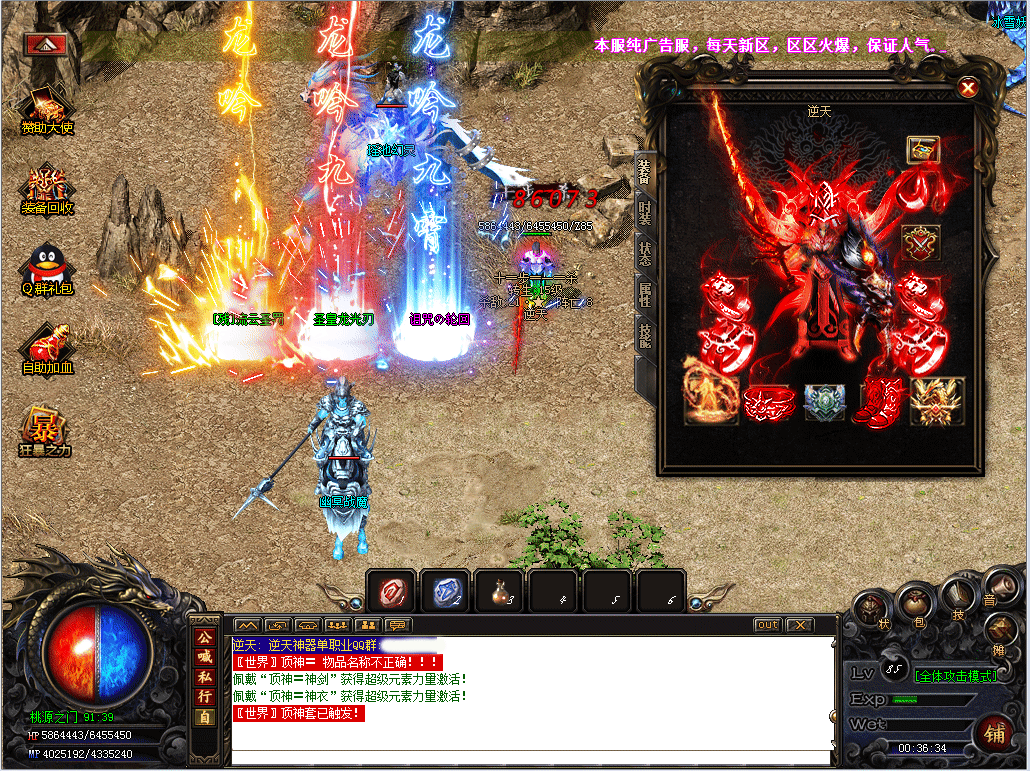The image size is (1030, 771).
Task: Use the blue rune in hotbar slot 2
Action: (445, 591)
